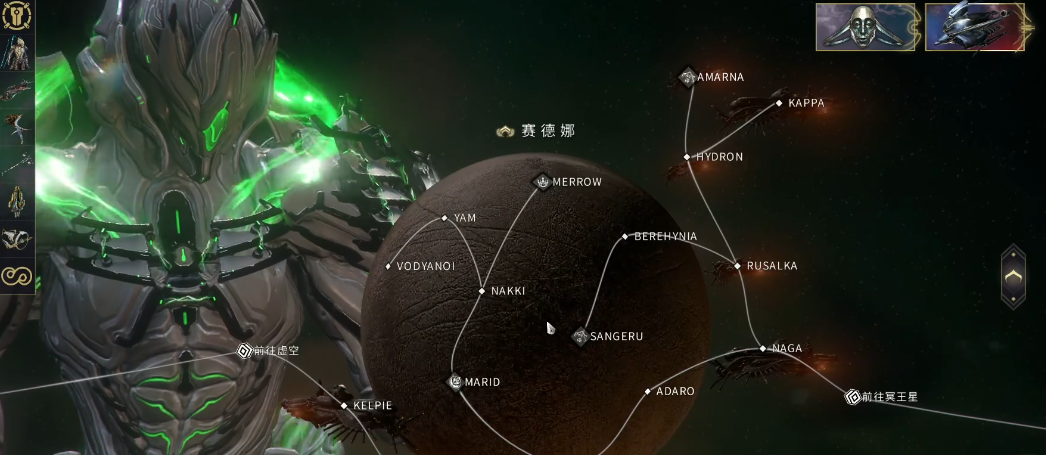Open the Vodyanoi mission node
Screen dimensions: 1046x455
point(389,267)
